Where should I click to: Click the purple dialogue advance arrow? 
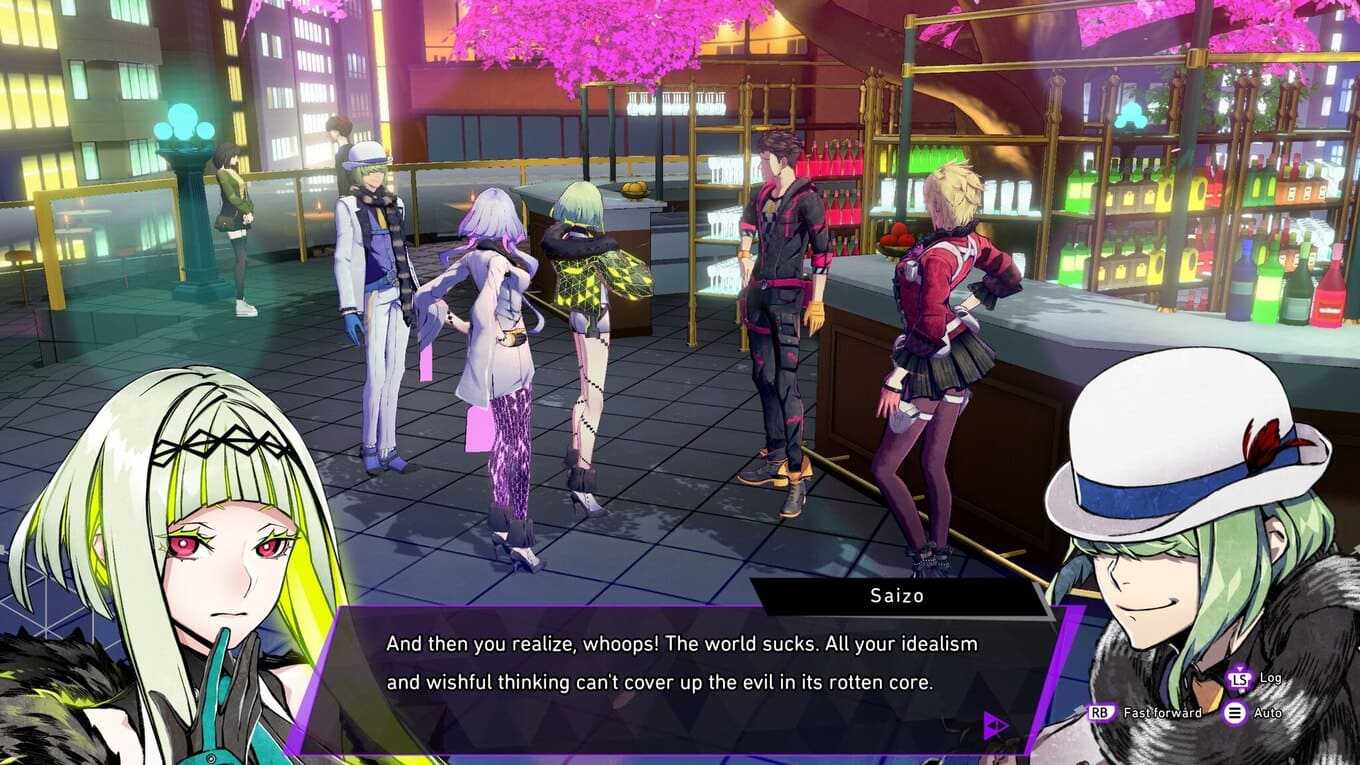click(995, 725)
